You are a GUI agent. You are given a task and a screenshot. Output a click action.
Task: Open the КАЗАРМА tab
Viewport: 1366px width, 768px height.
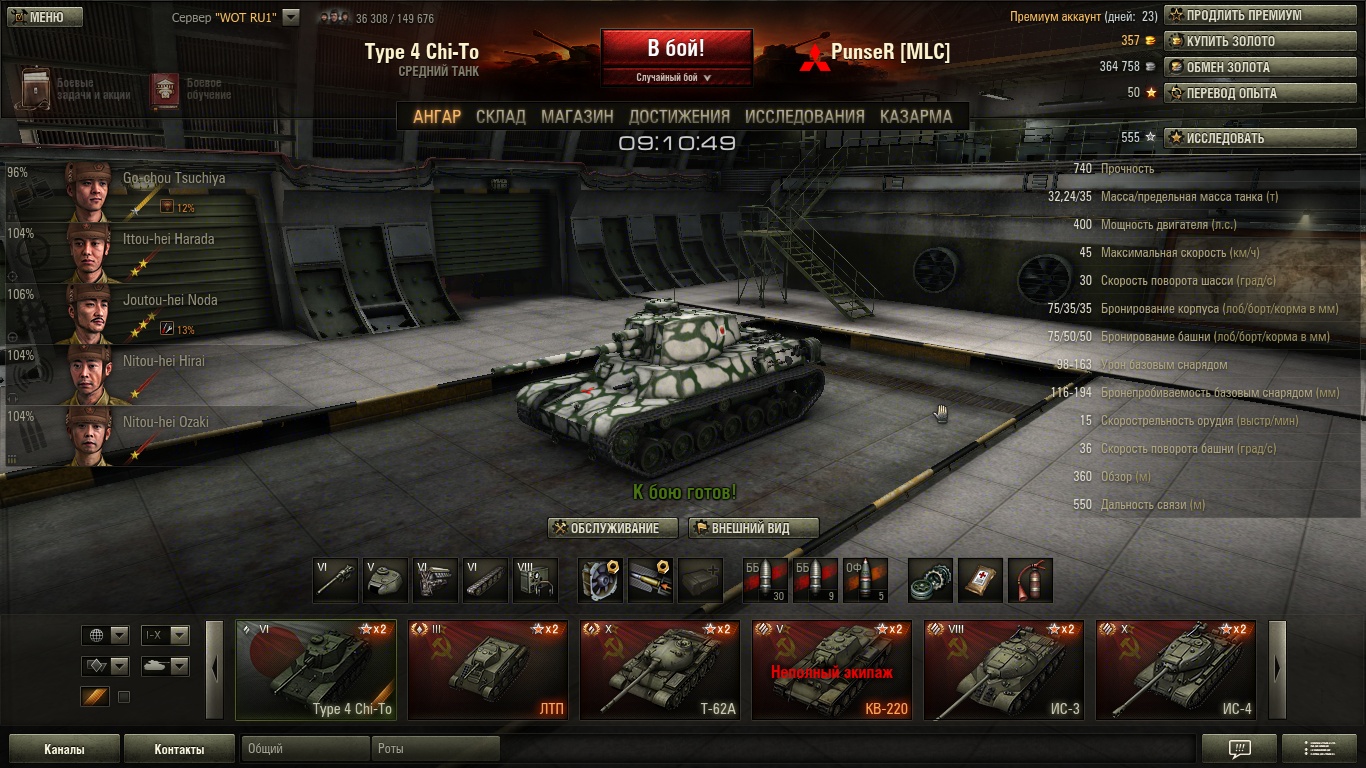tap(915, 116)
